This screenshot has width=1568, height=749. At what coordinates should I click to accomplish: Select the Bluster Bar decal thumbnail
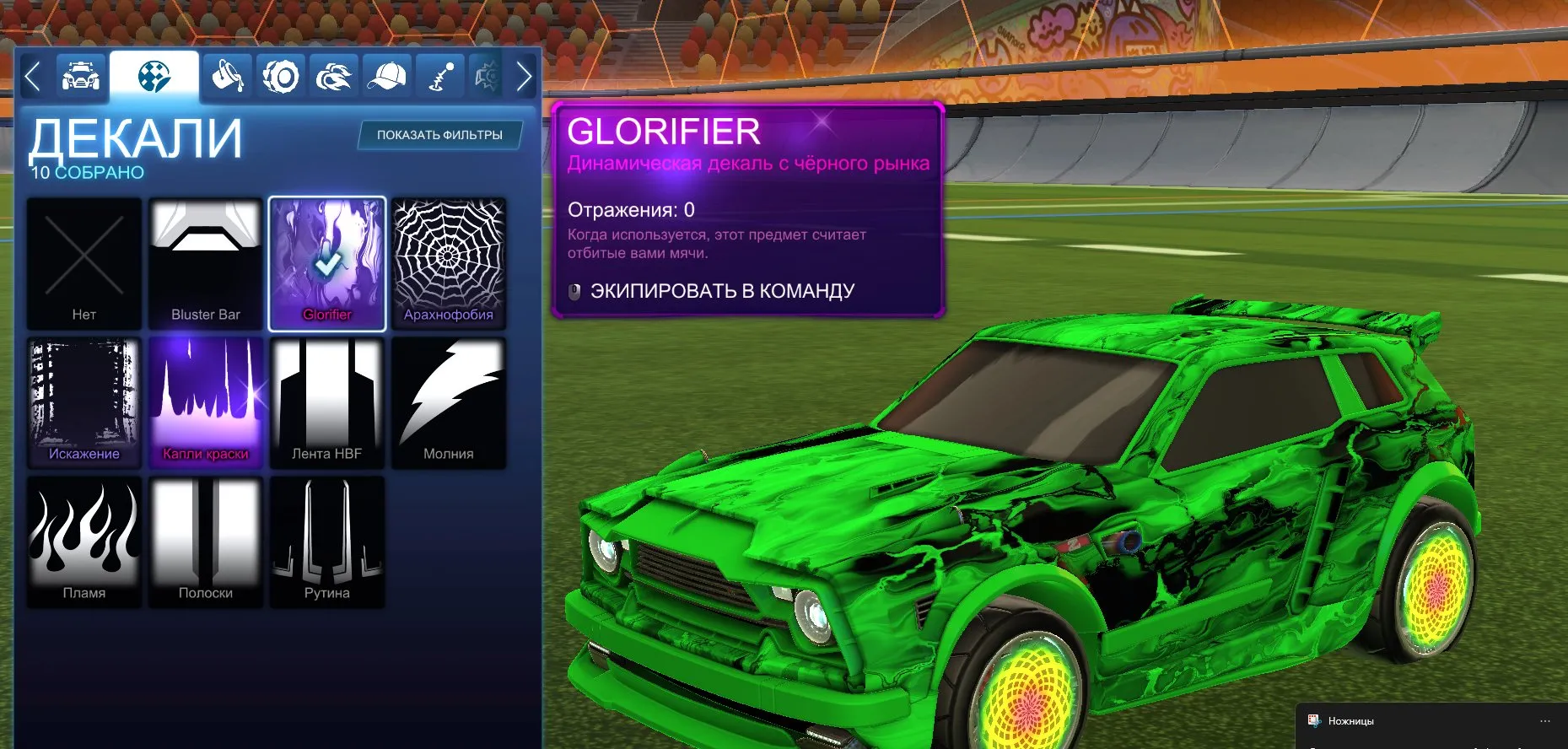[x=205, y=261]
